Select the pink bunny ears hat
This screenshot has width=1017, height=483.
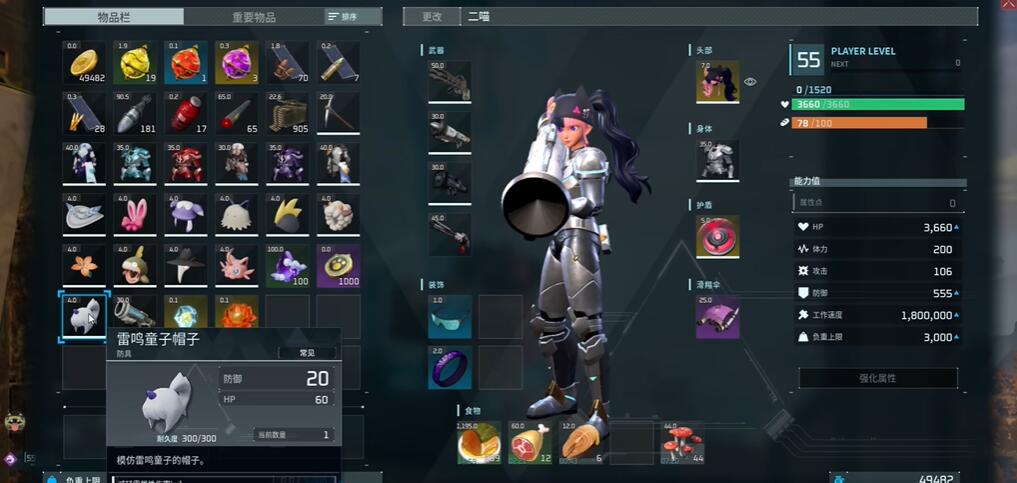click(135, 214)
